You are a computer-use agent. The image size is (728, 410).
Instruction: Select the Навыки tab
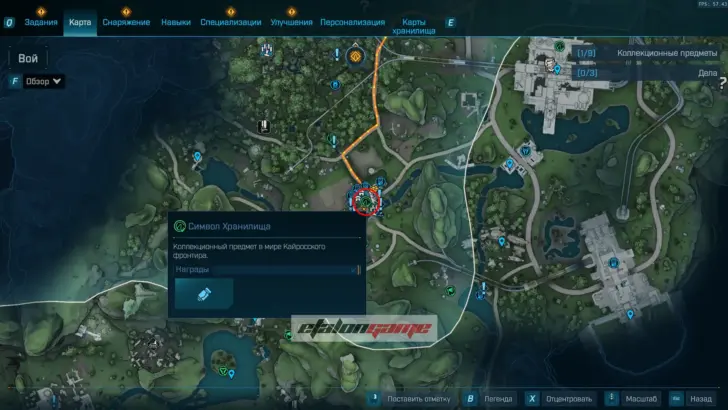175,22
